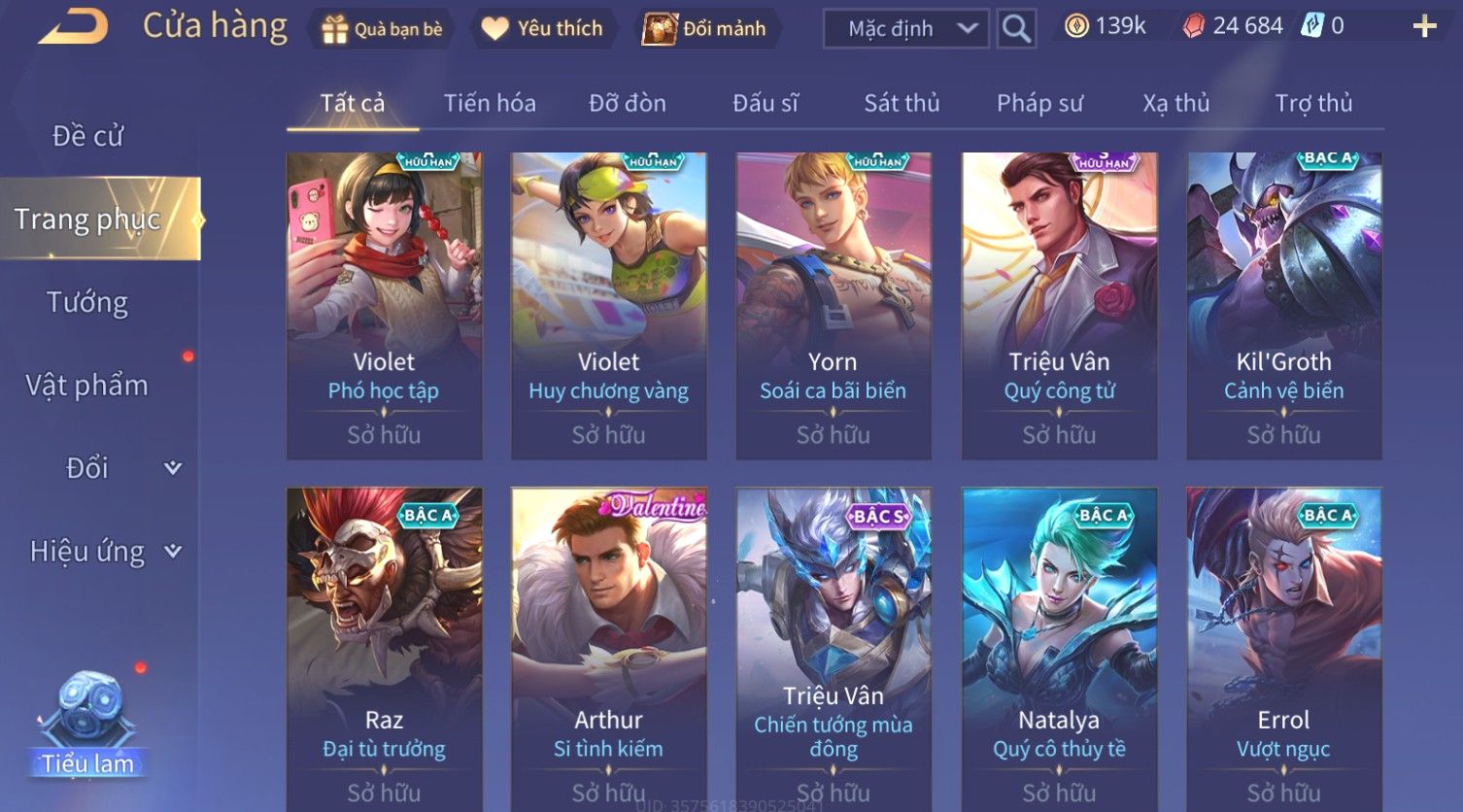1463x812 pixels.
Task: Go to the Tướng heroes section
Action: (87, 303)
